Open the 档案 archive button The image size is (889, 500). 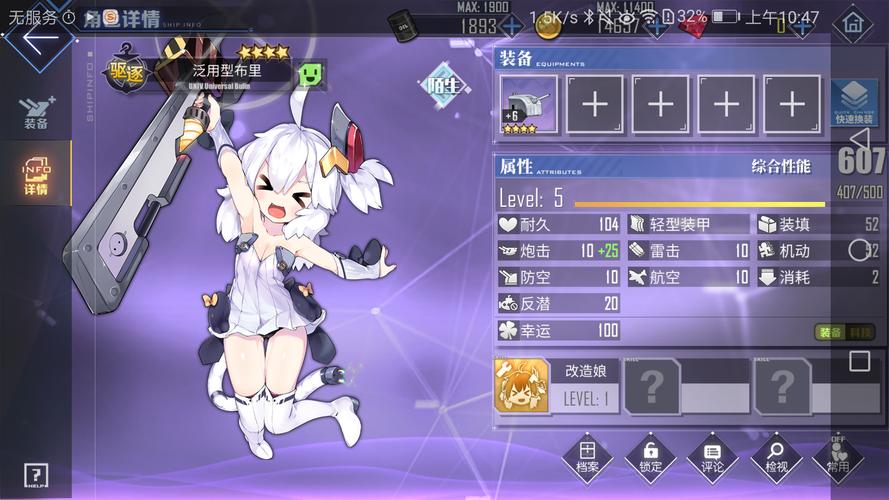coord(588,458)
